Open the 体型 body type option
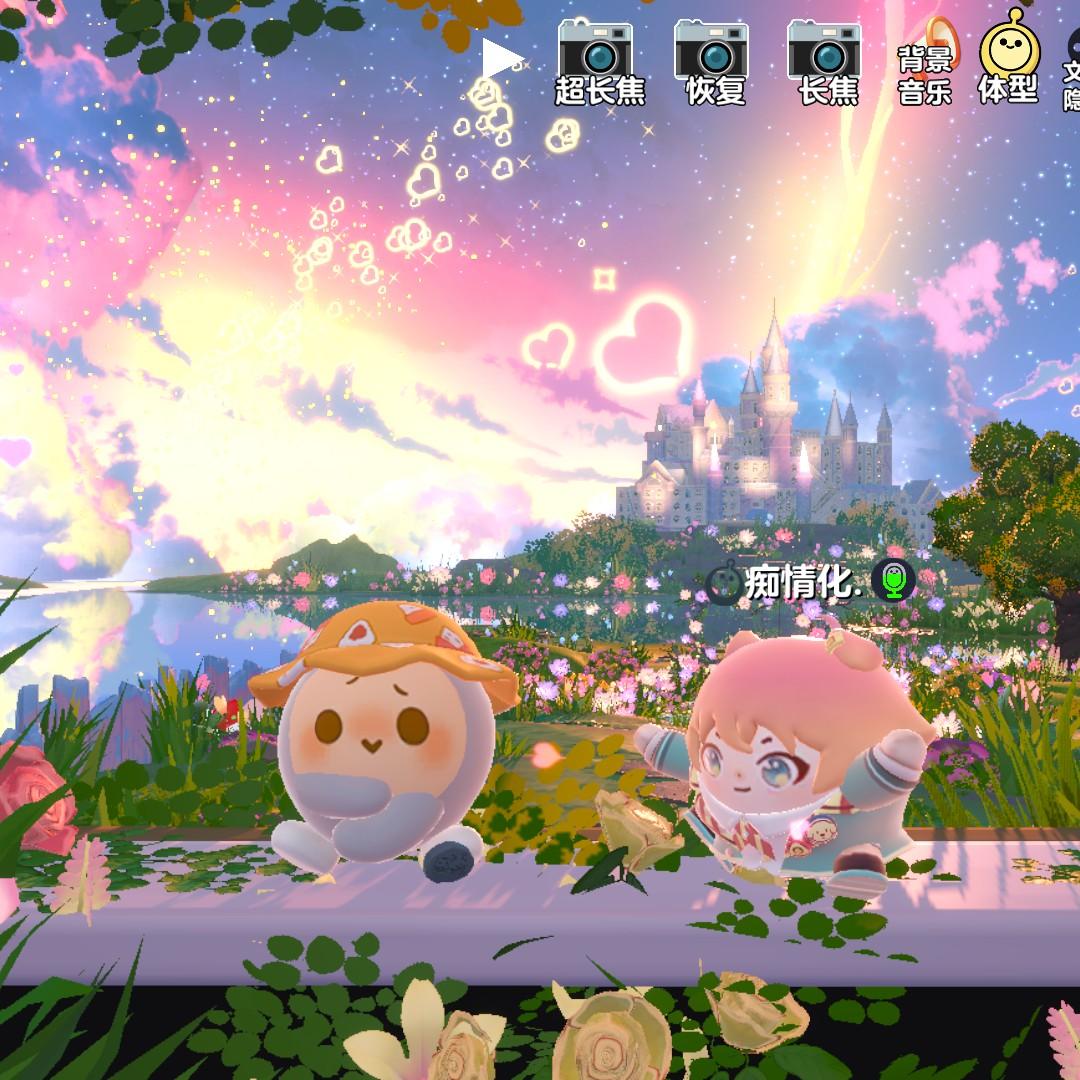 coord(1008,62)
